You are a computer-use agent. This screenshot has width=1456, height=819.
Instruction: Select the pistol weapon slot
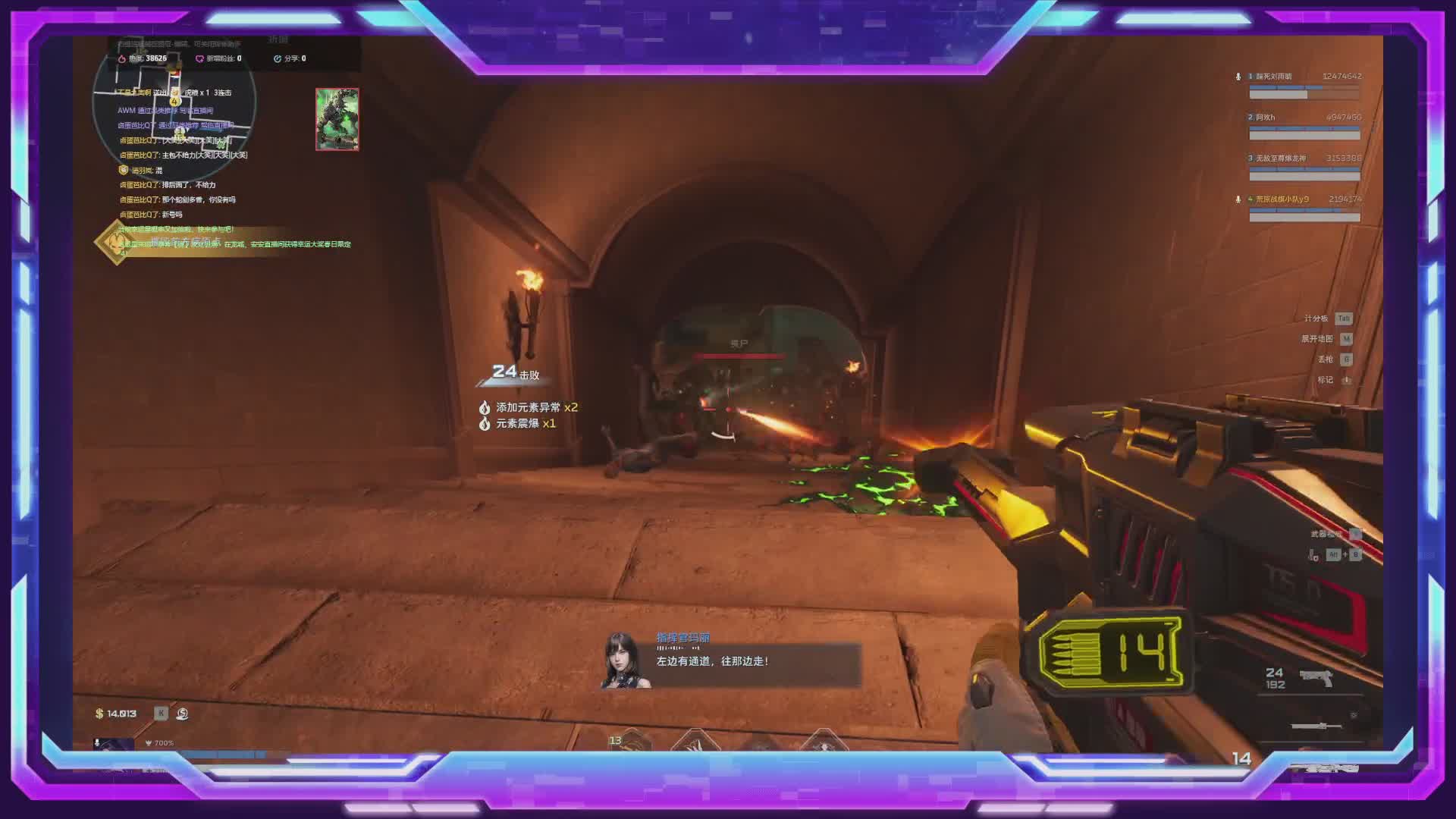point(1316,677)
